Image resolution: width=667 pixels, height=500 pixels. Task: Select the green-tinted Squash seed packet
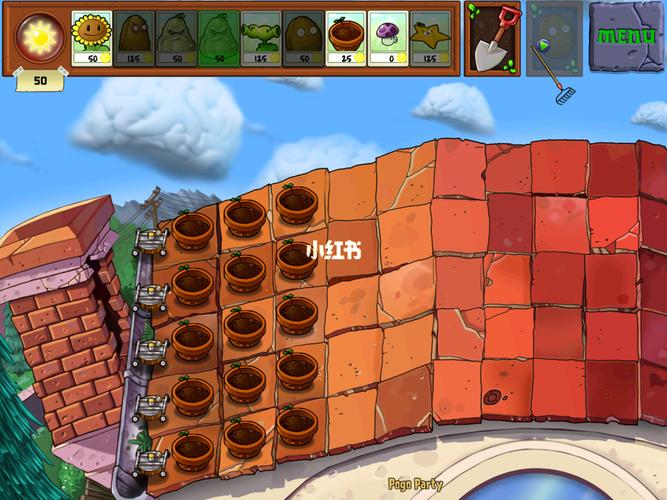218,38
